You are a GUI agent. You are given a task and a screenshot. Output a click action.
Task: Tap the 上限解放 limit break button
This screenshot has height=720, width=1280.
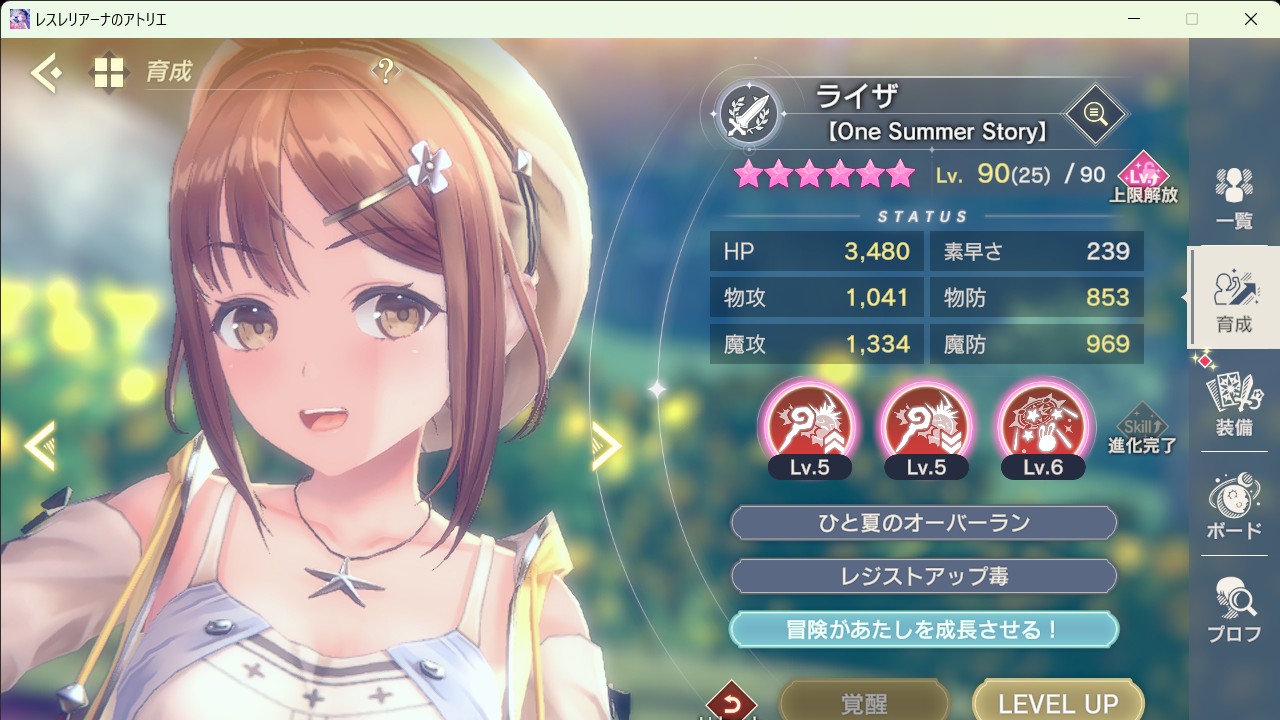(1143, 178)
